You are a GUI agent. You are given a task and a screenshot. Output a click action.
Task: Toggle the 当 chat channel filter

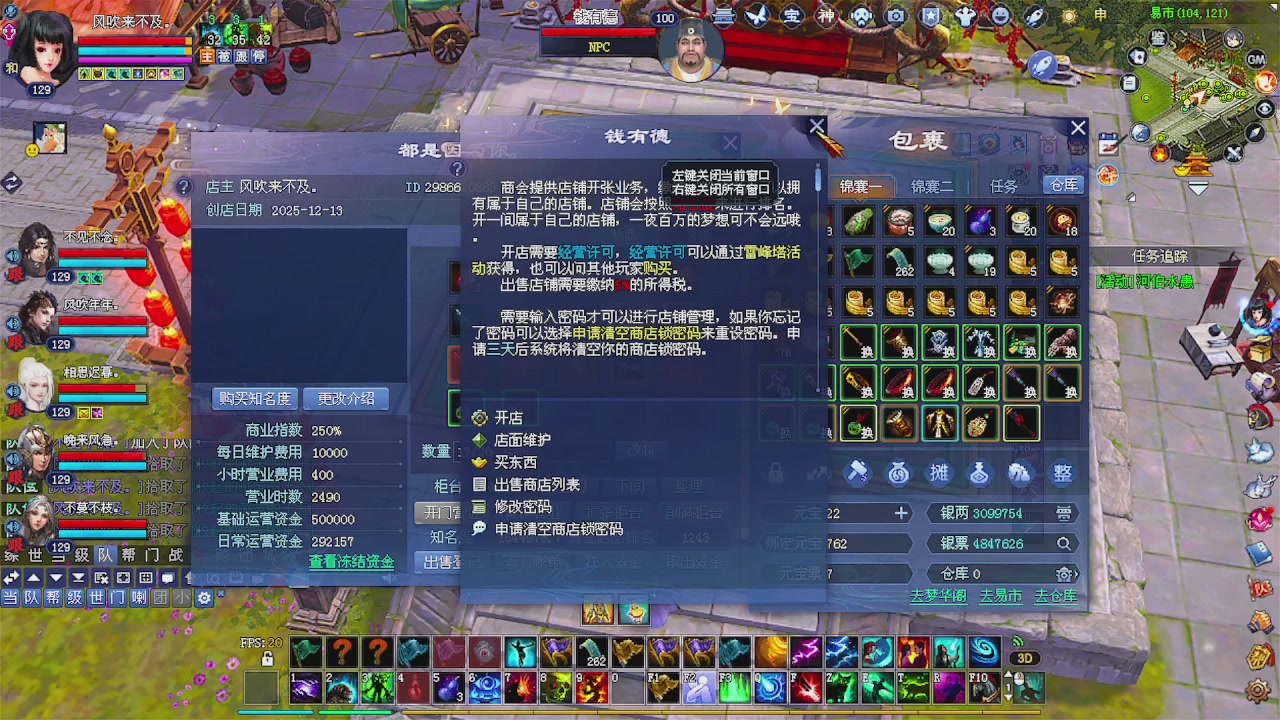[x=13, y=596]
